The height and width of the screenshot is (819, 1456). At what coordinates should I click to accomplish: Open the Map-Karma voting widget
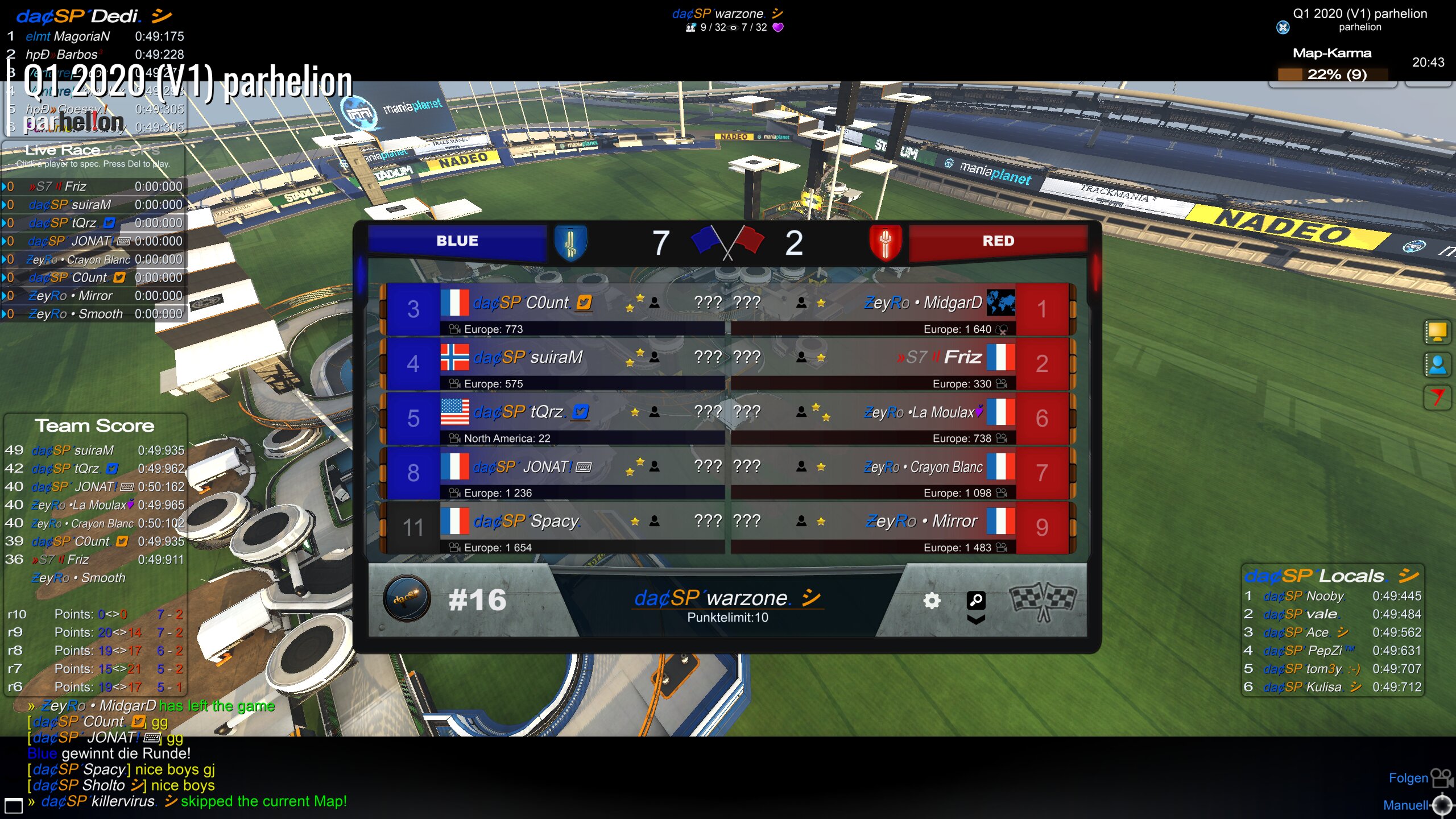(1333, 74)
